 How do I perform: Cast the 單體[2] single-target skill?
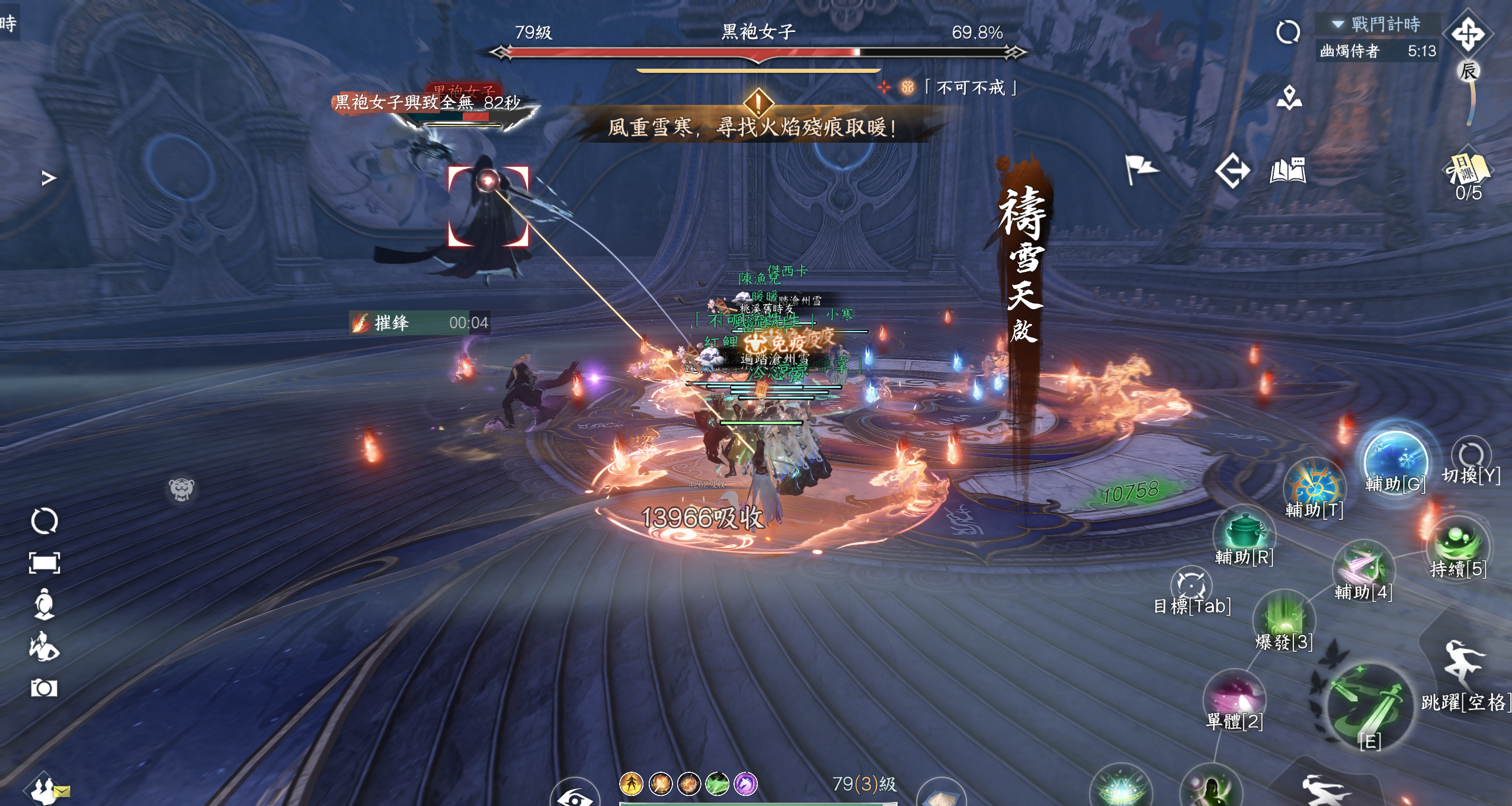tap(1235, 697)
